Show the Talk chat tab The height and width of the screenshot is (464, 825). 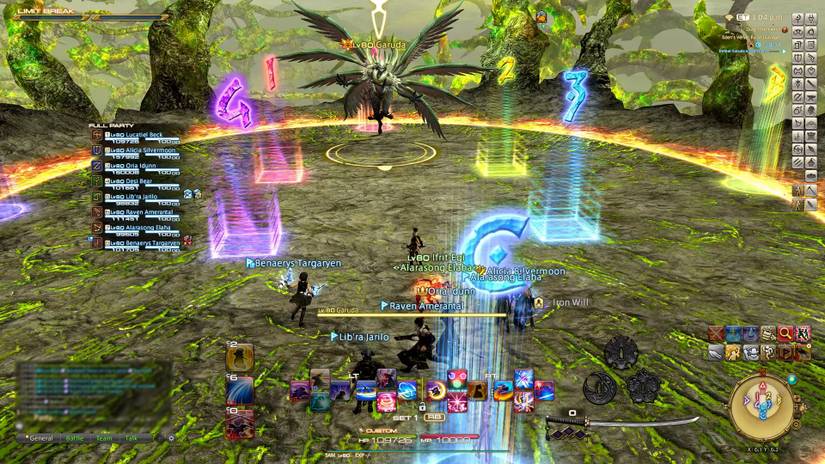[x=132, y=438]
